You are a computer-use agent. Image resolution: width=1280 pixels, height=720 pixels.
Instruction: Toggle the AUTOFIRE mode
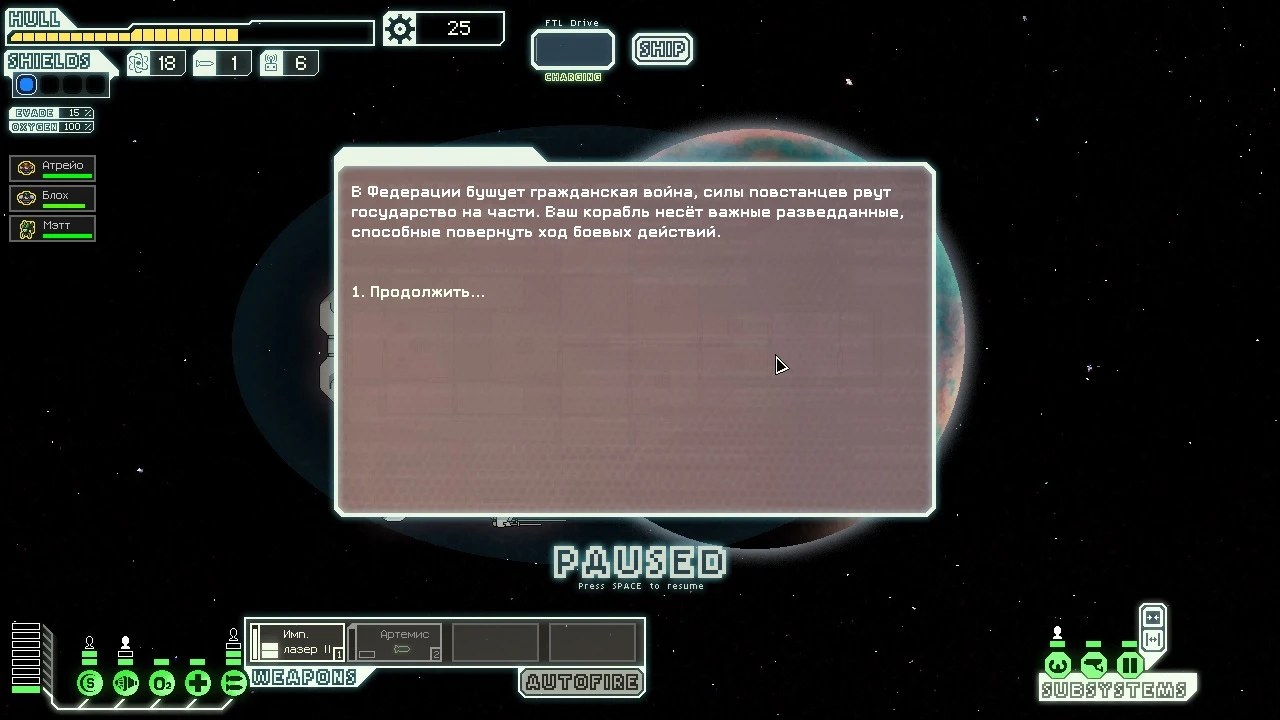pos(581,683)
